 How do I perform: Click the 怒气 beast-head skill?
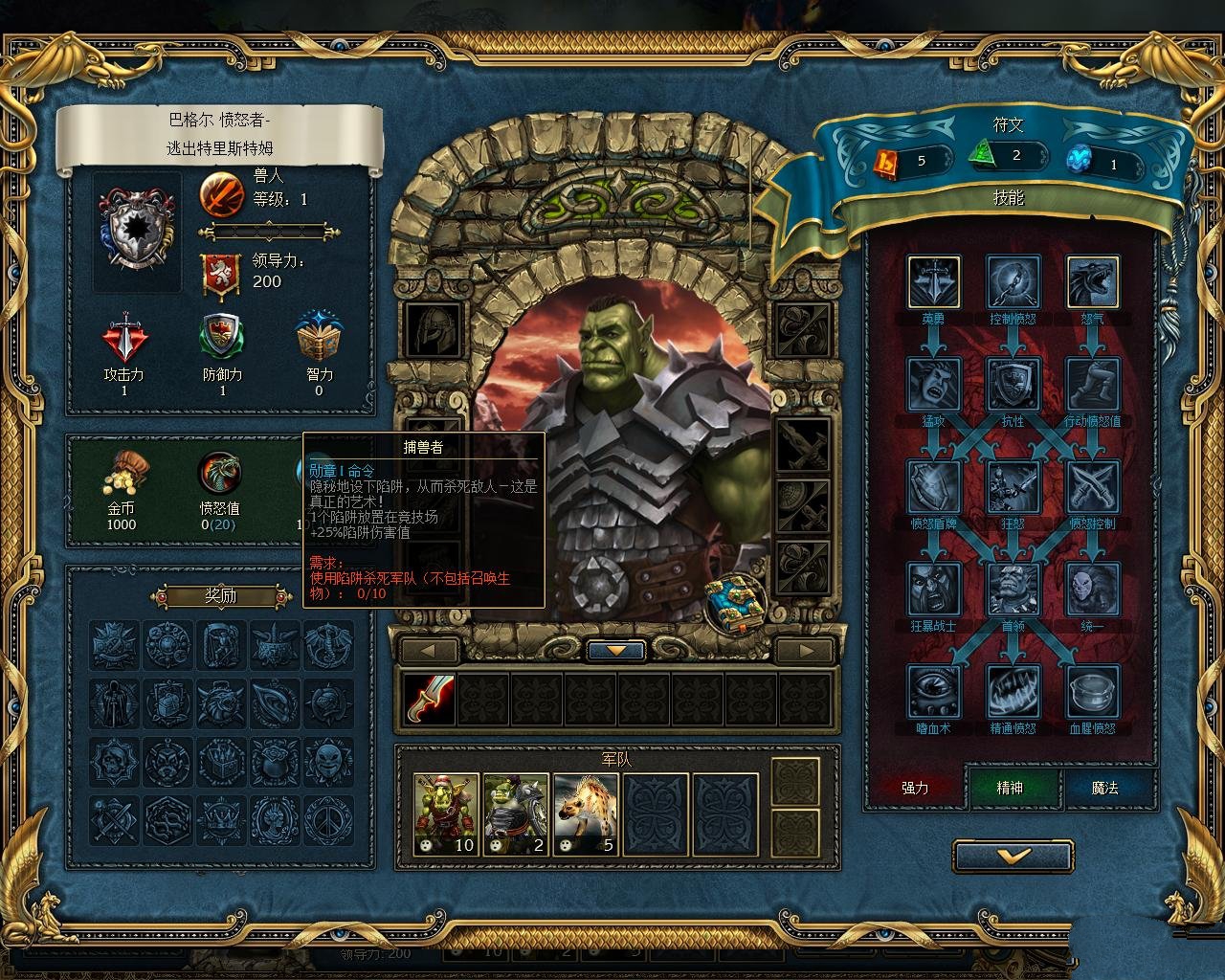point(1092,281)
